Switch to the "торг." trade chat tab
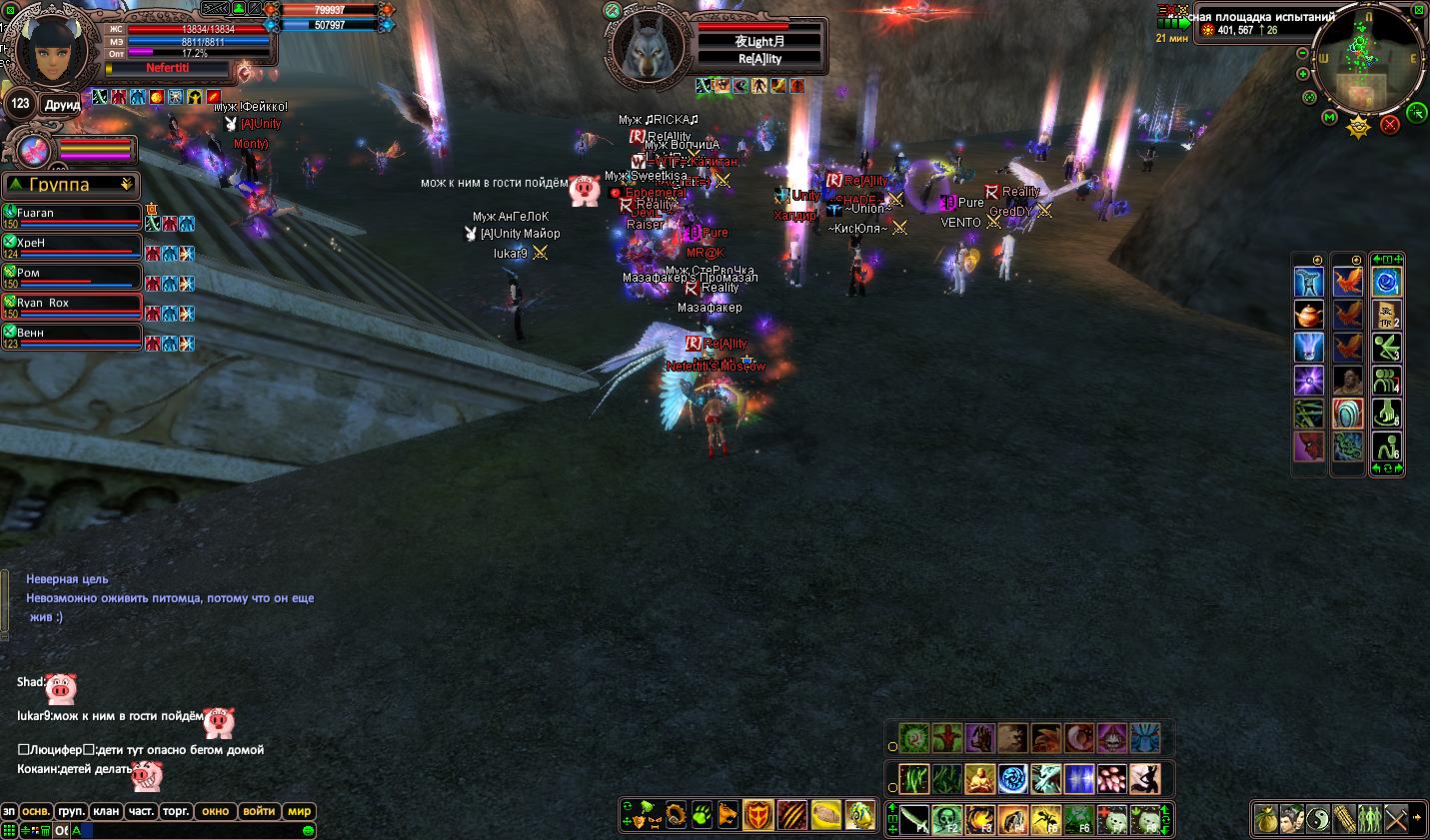The width and height of the screenshot is (1430, 840). tap(176, 811)
